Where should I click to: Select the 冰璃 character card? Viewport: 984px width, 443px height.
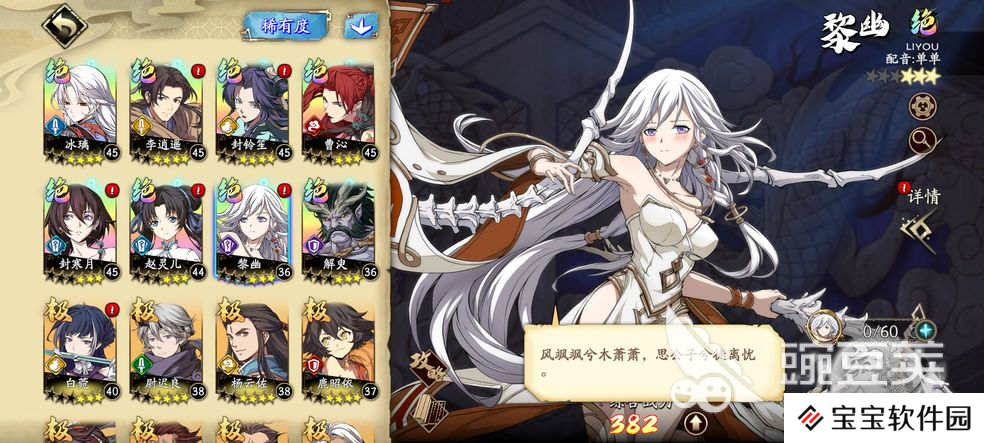point(80,110)
